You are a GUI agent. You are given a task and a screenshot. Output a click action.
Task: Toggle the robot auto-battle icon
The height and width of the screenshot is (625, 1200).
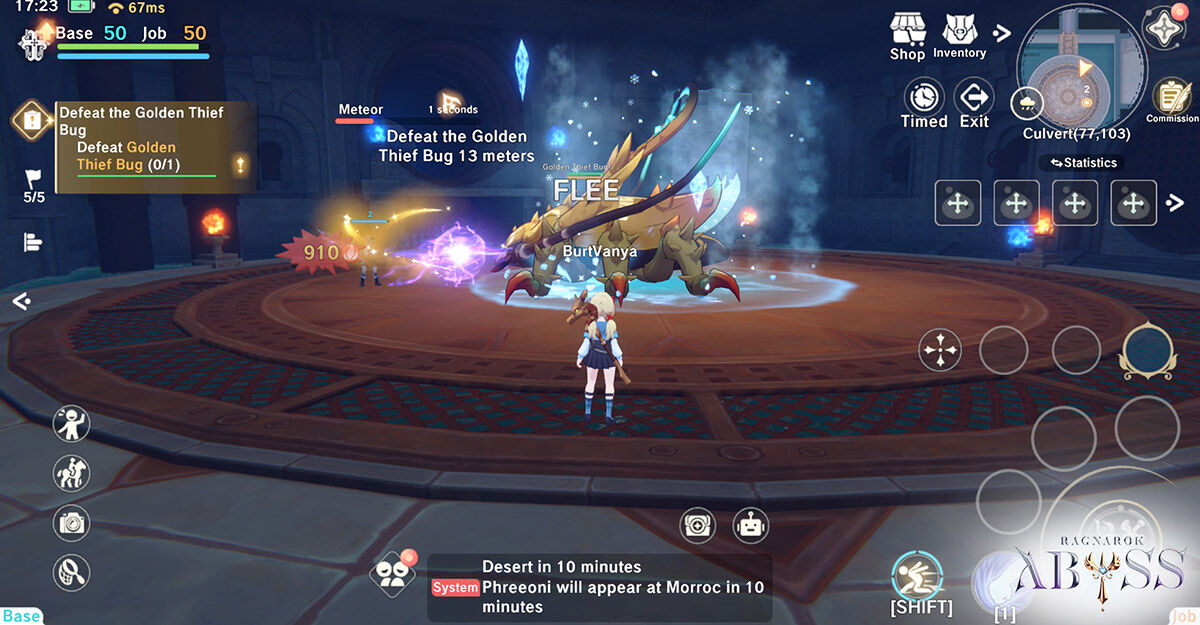pyautogui.click(x=750, y=524)
